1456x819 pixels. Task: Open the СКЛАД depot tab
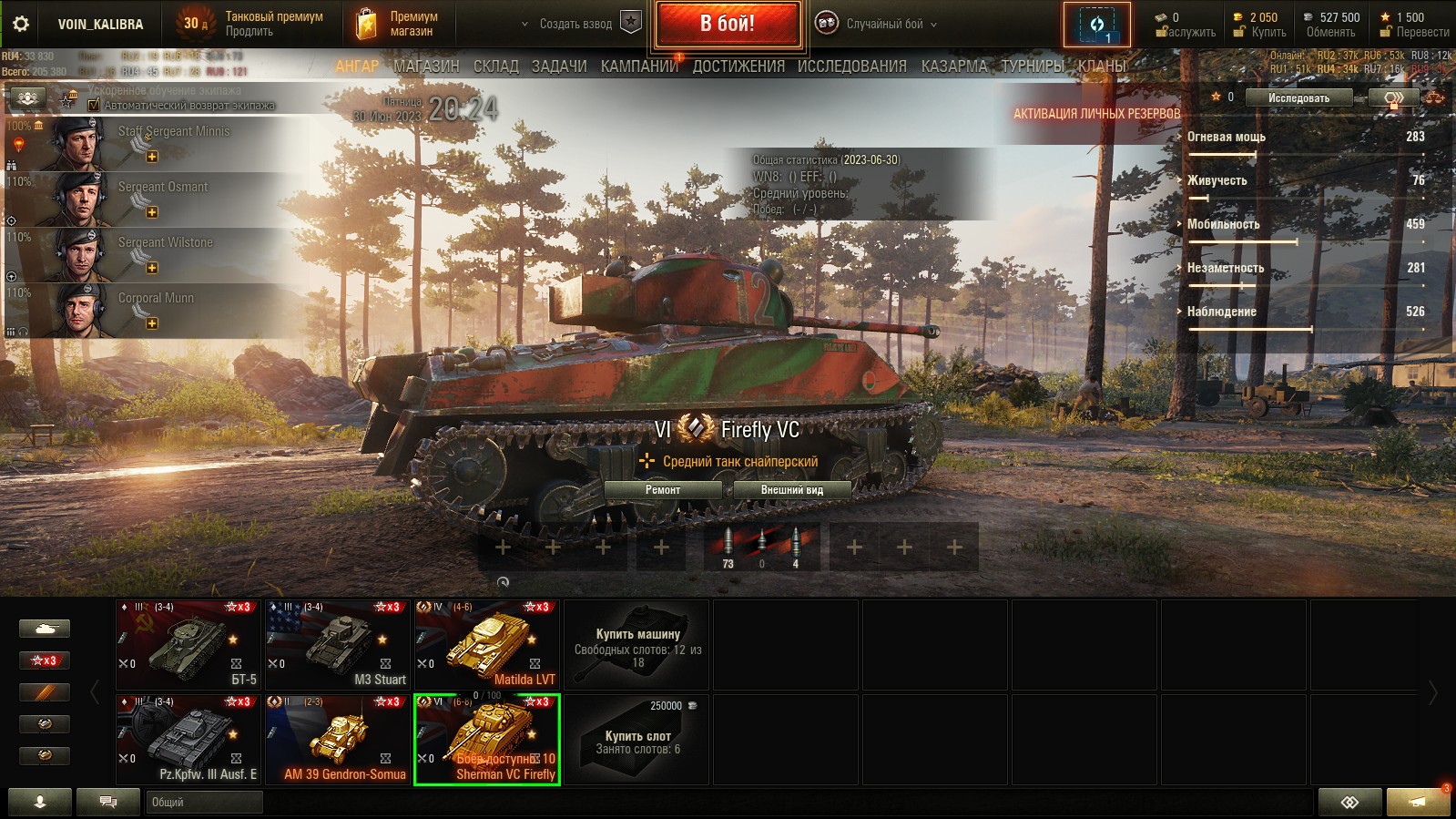tap(495, 67)
